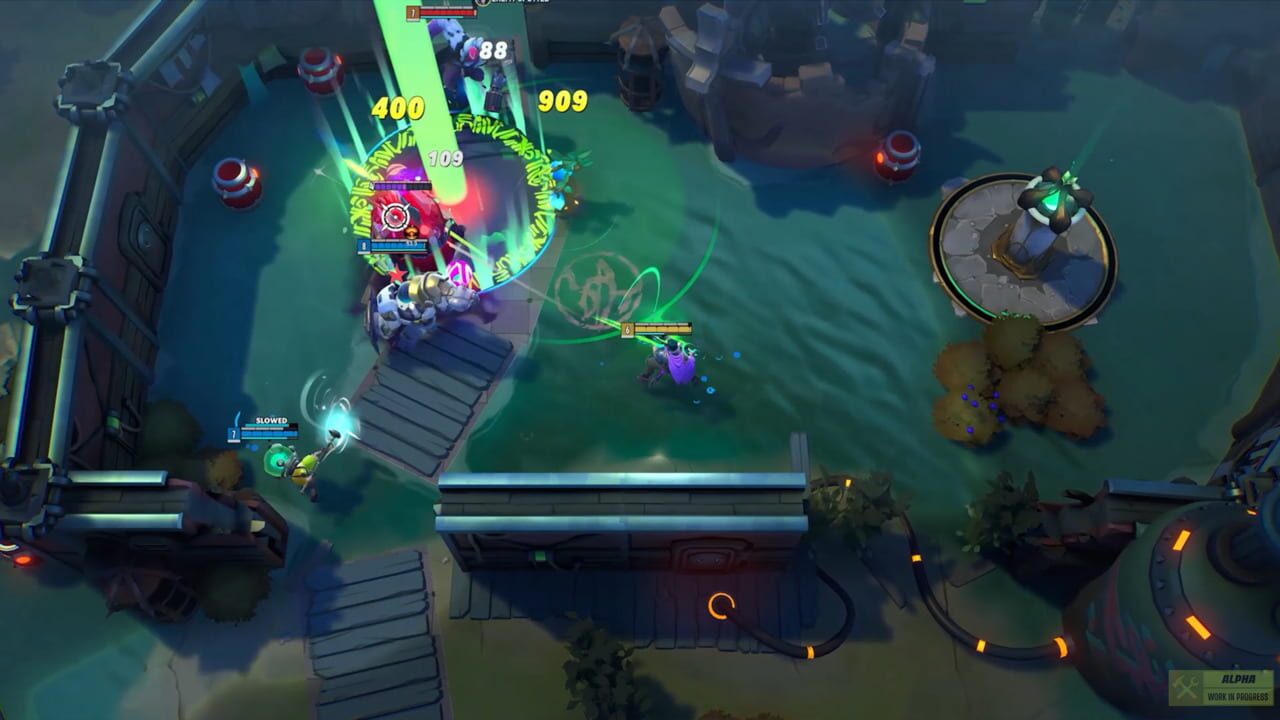Select the crosshair target reticle on the red champion
1280x720 pixels.
pyautogui.click(x=396, y=217)
